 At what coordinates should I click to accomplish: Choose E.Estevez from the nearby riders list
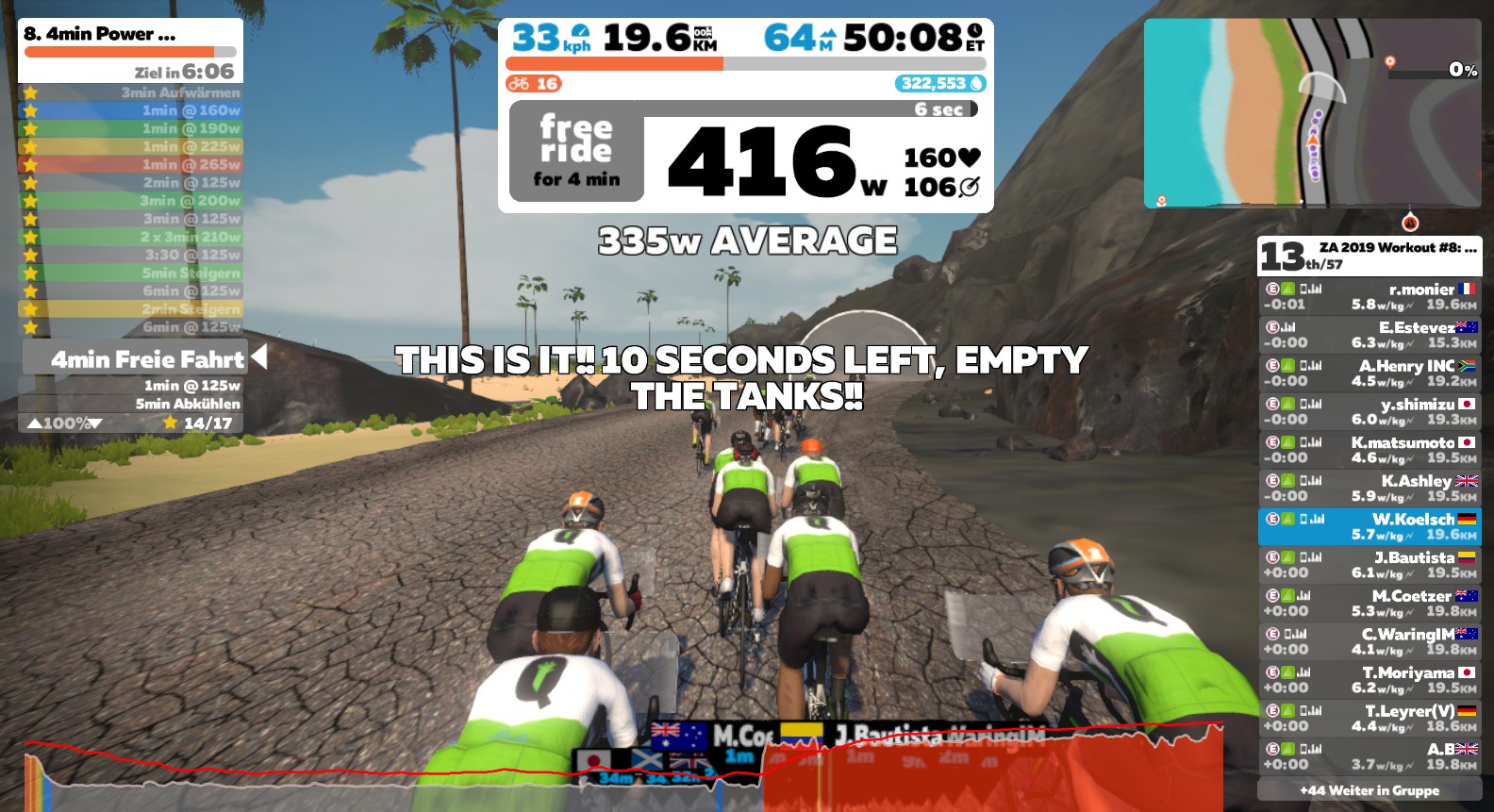click(1369, 335)
